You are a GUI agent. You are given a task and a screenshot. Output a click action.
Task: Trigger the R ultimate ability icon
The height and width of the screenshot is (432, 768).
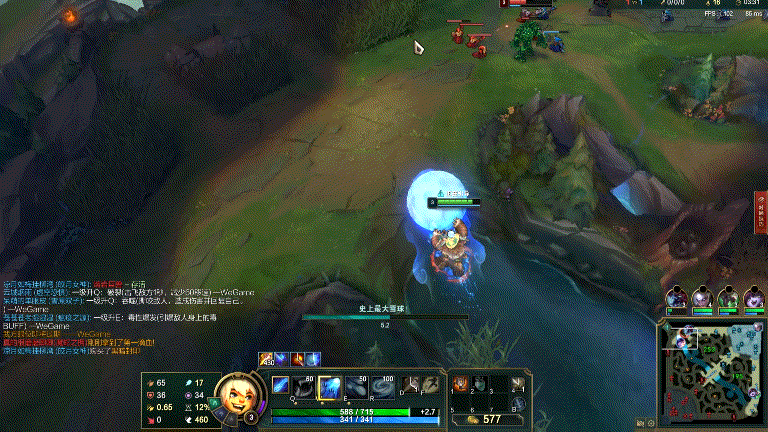click(x=382, y=387)
